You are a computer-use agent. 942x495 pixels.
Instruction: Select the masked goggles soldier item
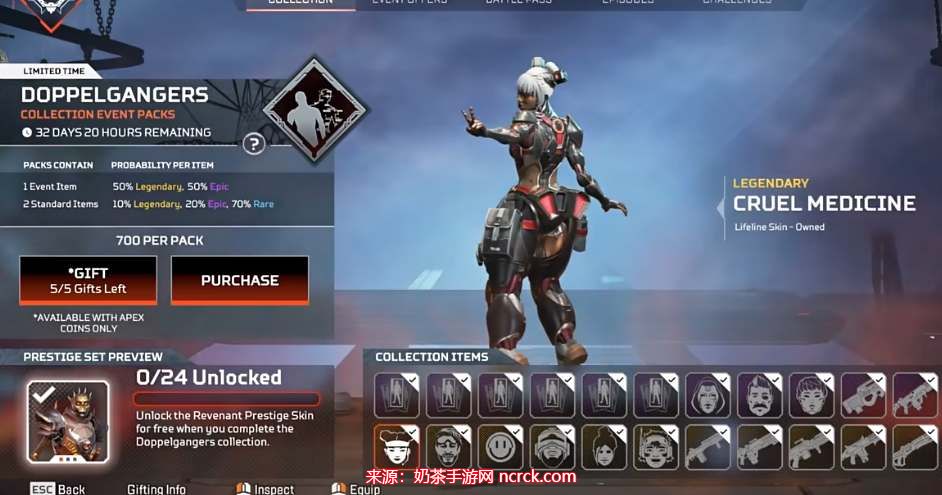click(x=552, y=447)
